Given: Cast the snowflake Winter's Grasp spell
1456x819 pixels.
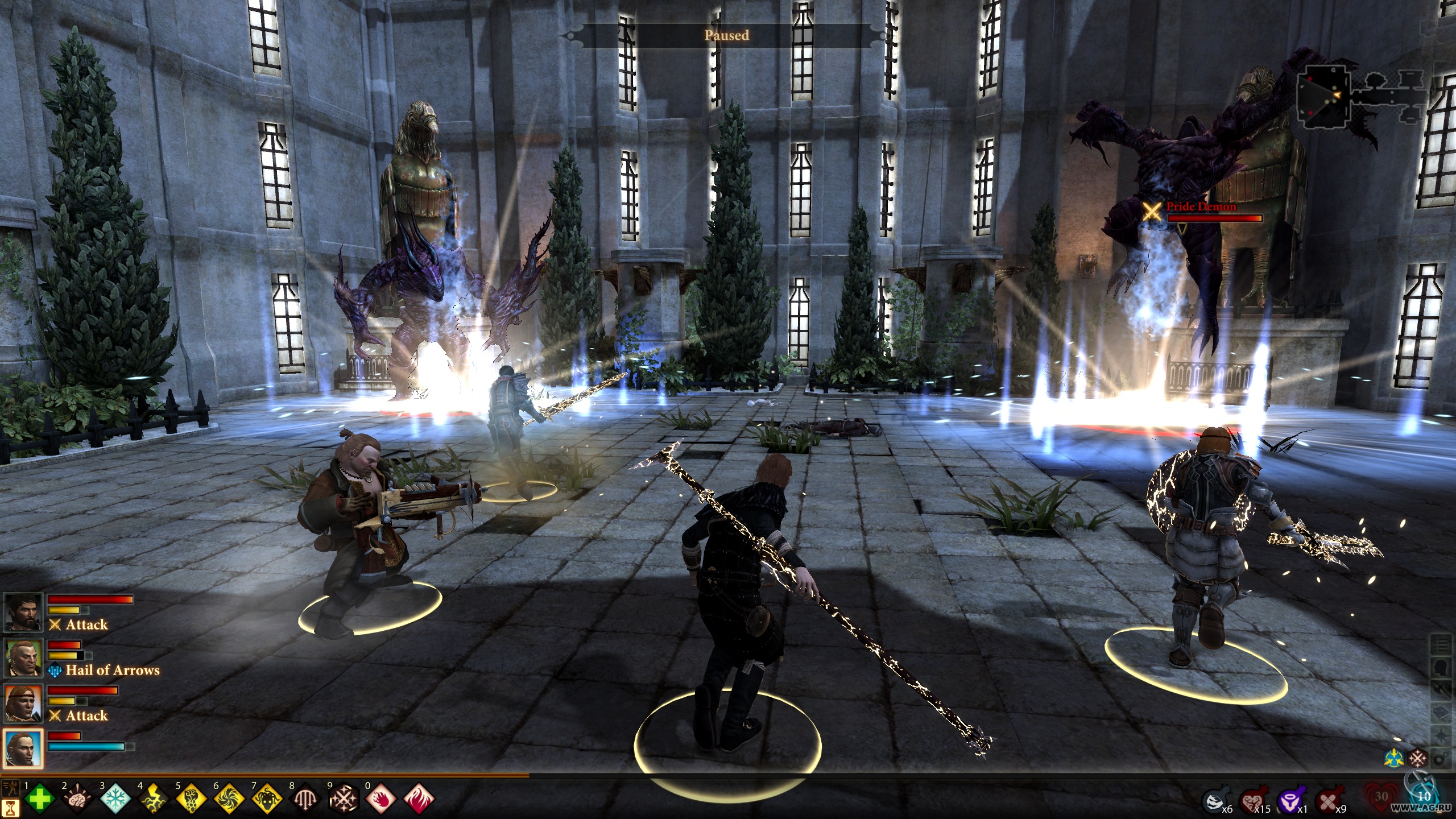Looking at the screenshot, I should tap(115, 799).
